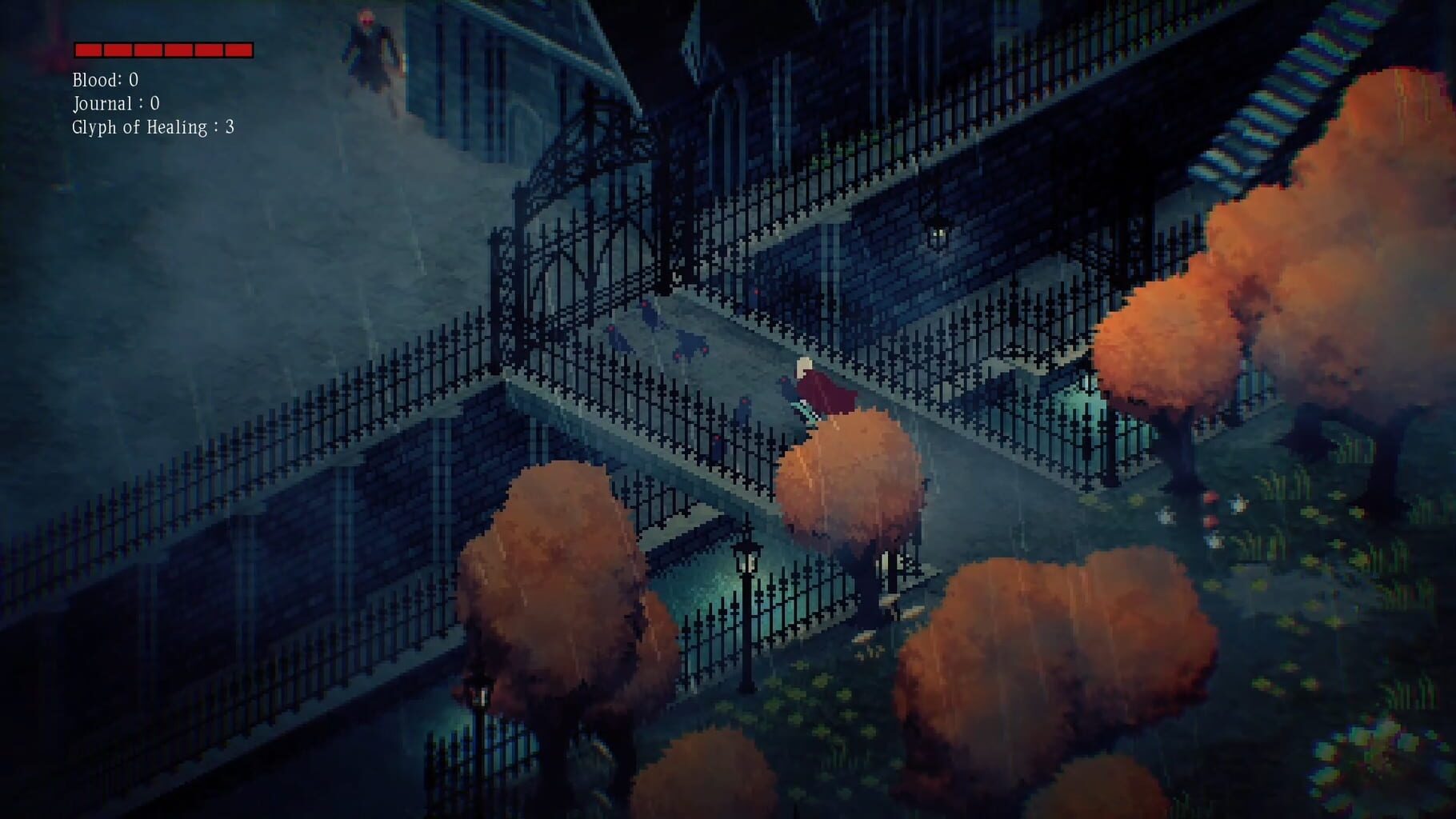
Task: Click the white mushrooms near the right tree
Action: point(1166,515)
